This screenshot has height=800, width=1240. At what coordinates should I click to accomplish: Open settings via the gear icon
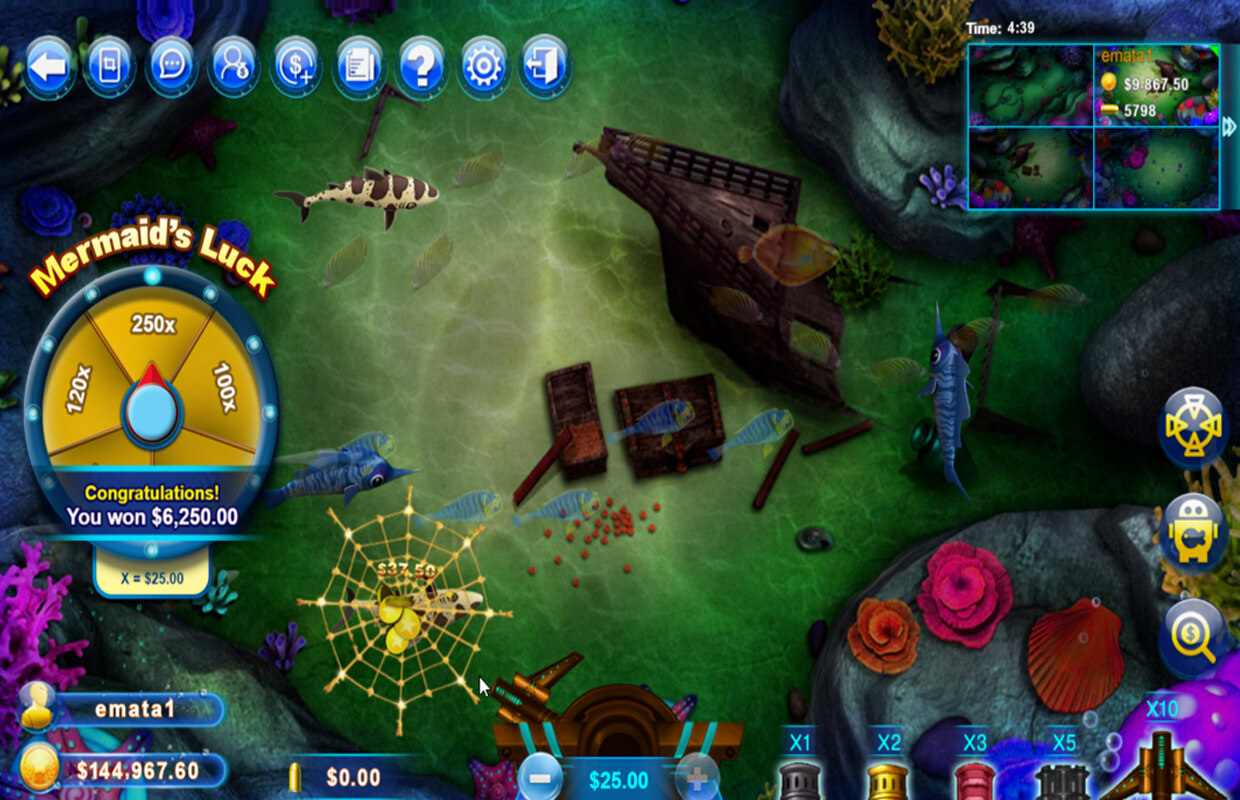[x=483, y=66]
